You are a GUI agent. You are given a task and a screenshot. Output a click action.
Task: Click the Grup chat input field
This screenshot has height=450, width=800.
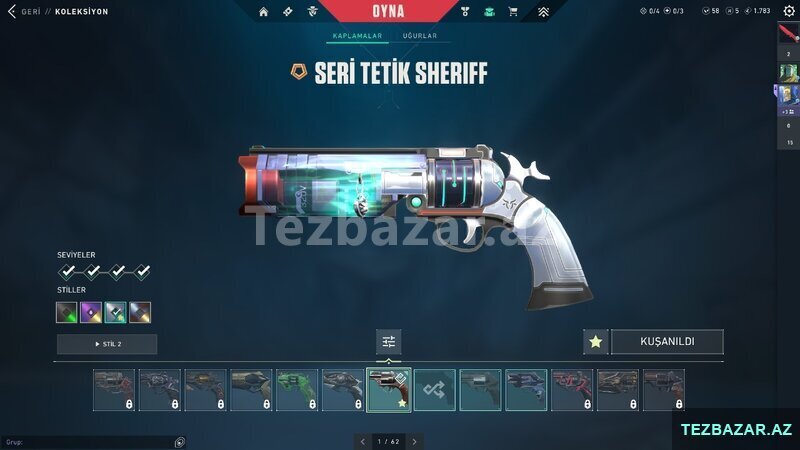tap(90, 441)
